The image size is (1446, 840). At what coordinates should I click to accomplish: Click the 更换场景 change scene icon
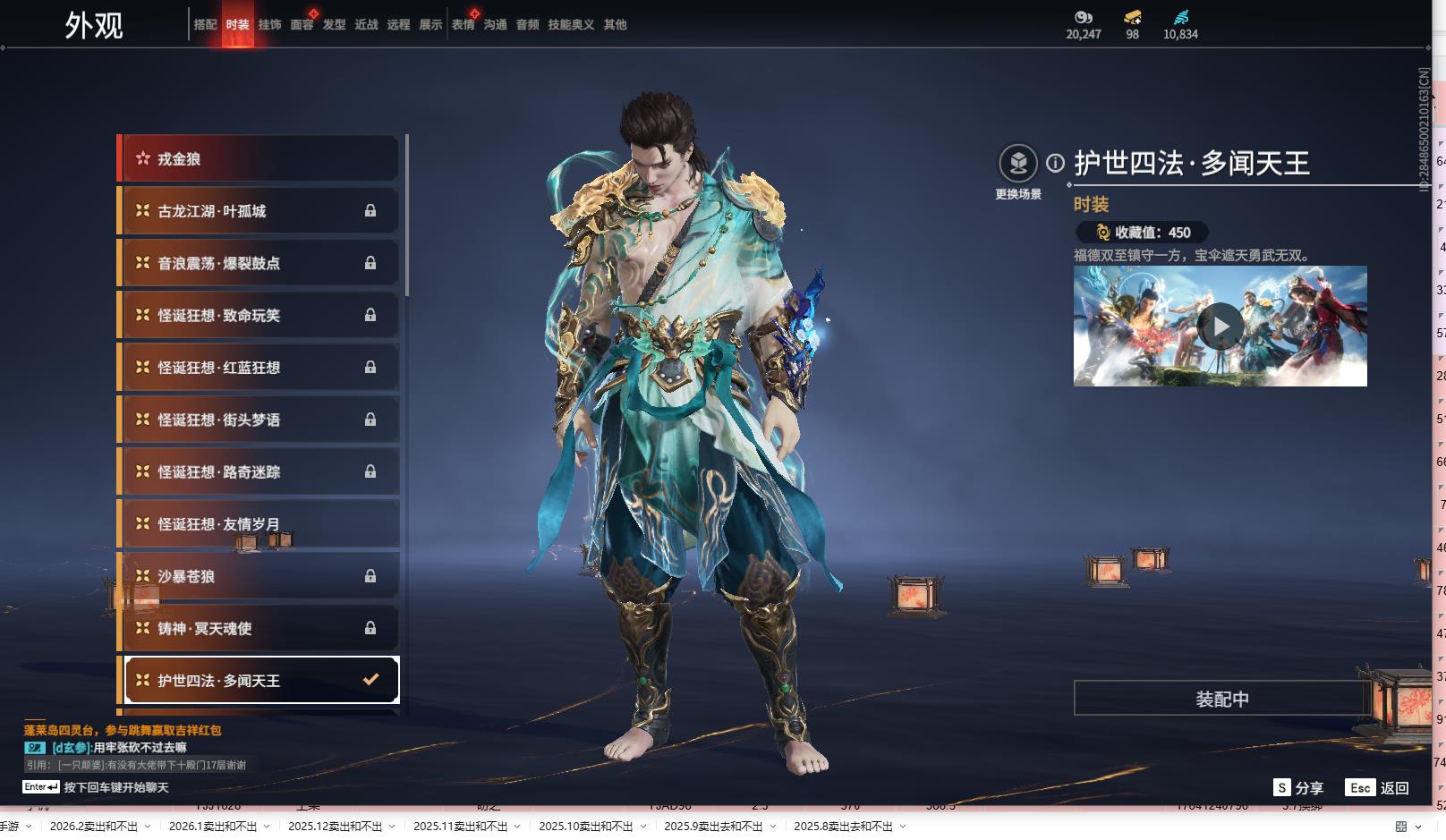pos(1018,164)
